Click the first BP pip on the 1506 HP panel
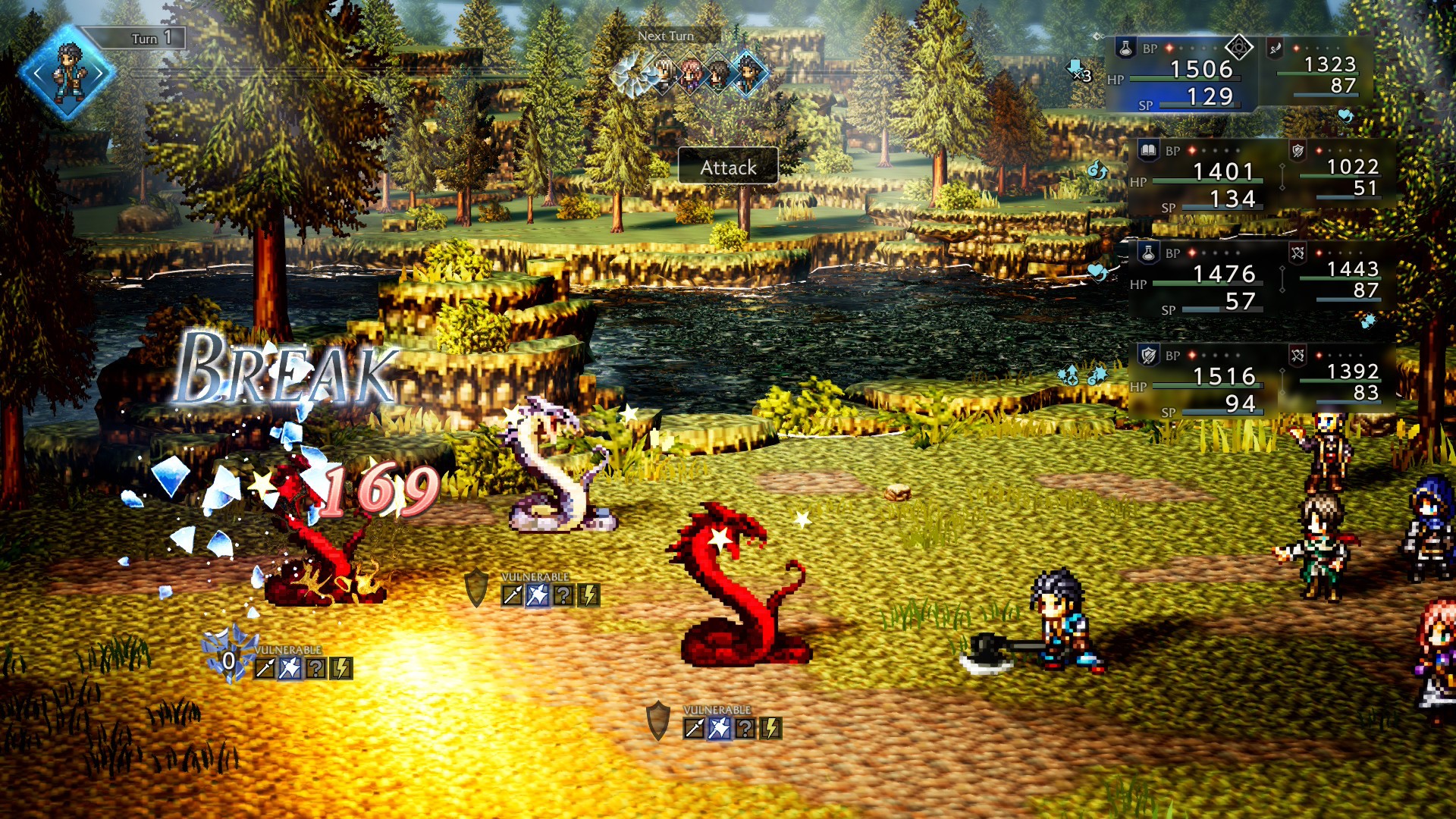The width and height of the screenshot is (1456, 819). pyautogui.click(x=1169, y=49)
